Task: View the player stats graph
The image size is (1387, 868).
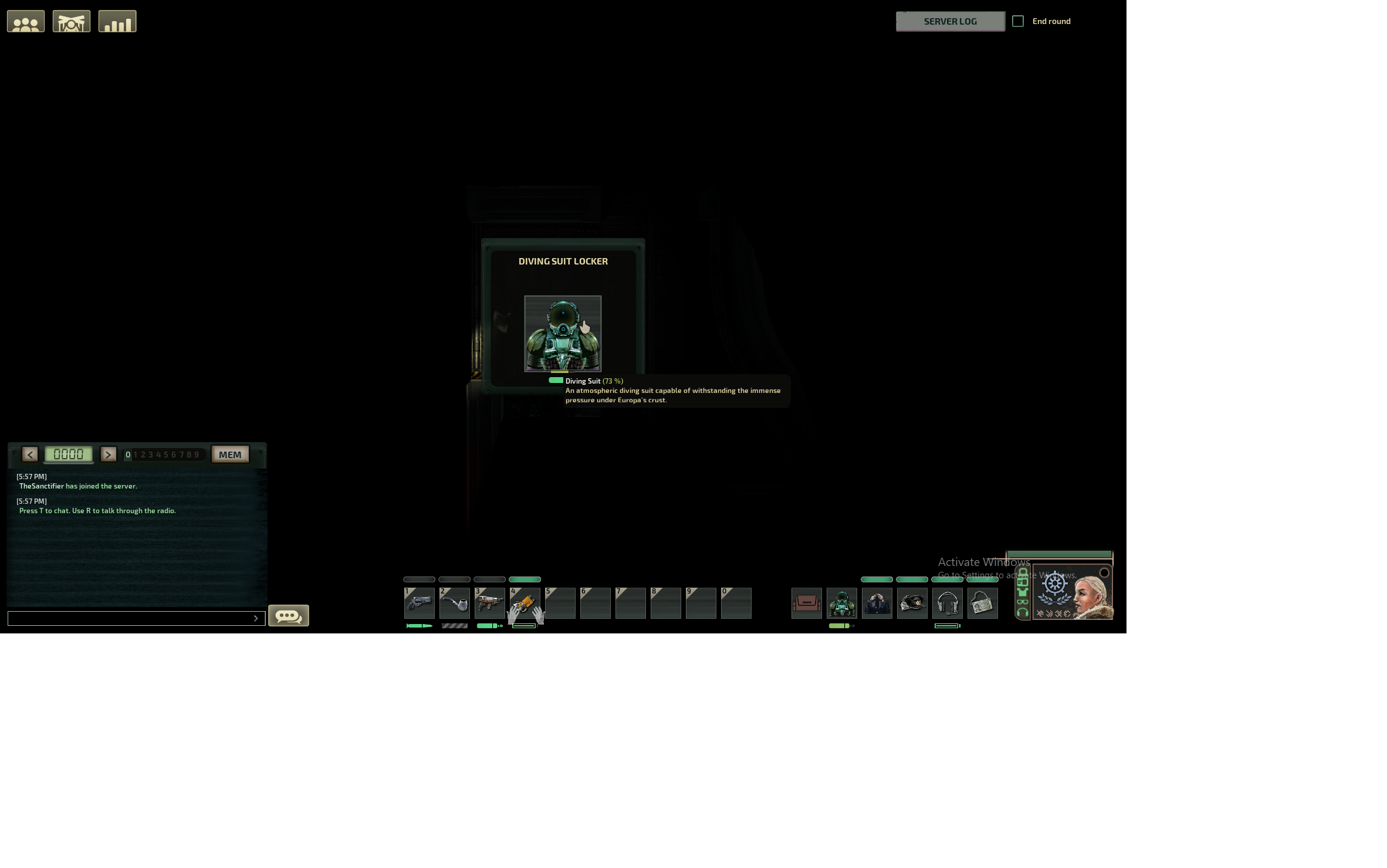Action: tap(117, 21)
